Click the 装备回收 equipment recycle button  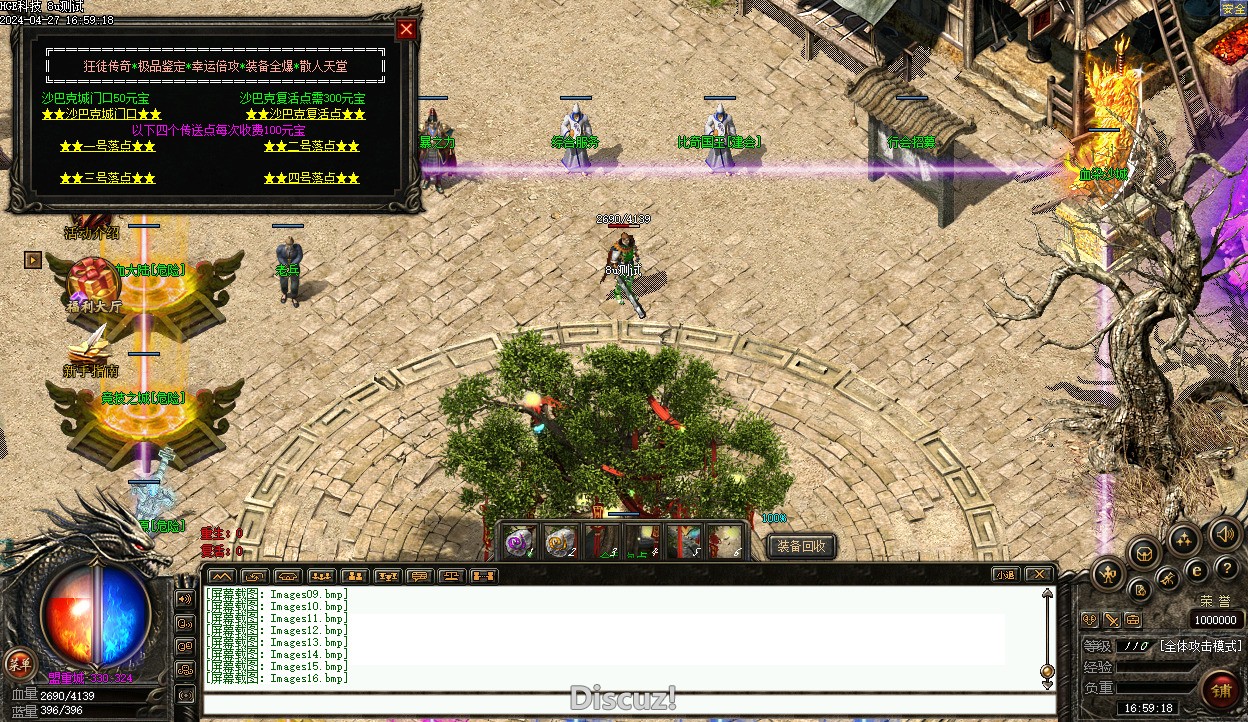click(801, 546)
